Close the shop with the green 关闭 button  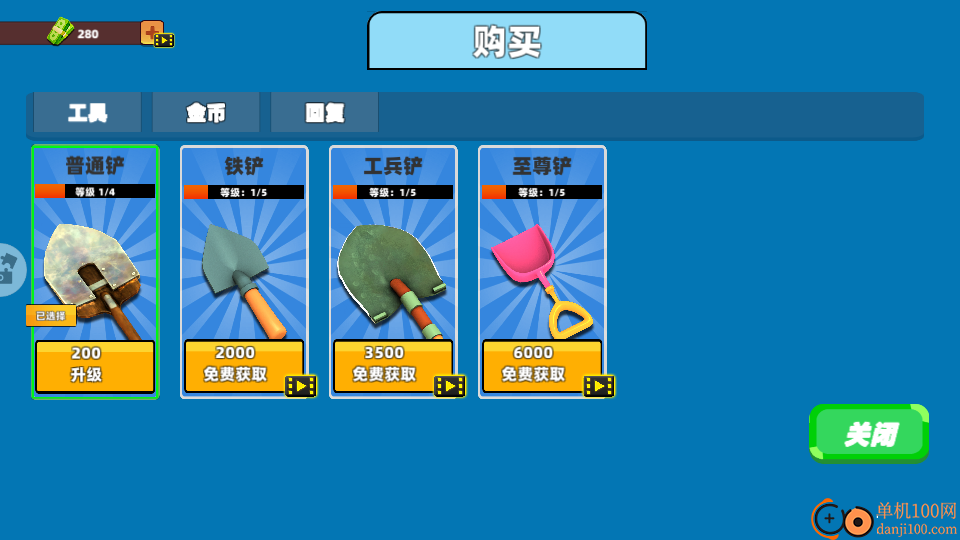pyautogui.click(x=869, y=433)
